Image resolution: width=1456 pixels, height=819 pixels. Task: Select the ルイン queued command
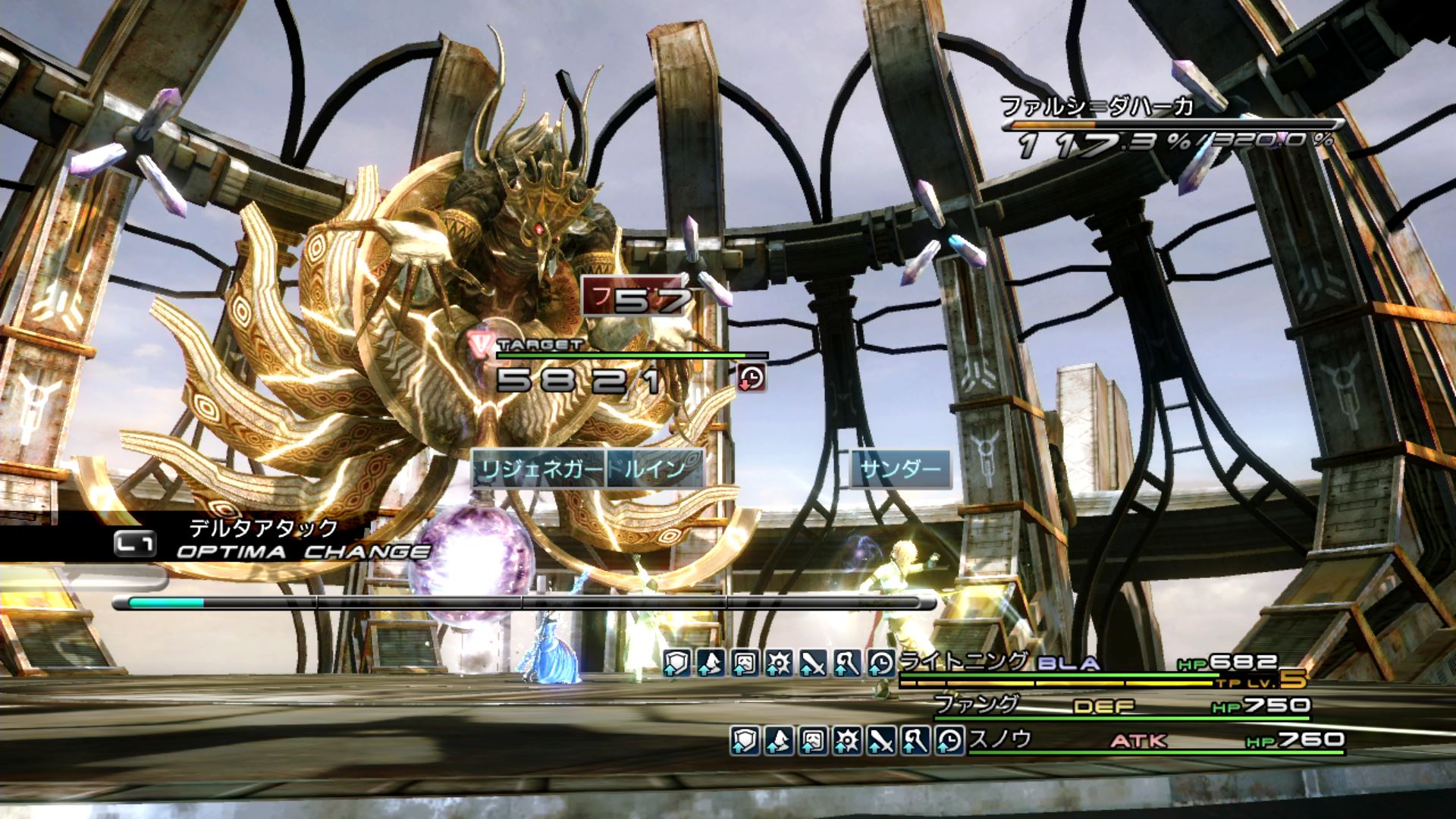point(655,469)
